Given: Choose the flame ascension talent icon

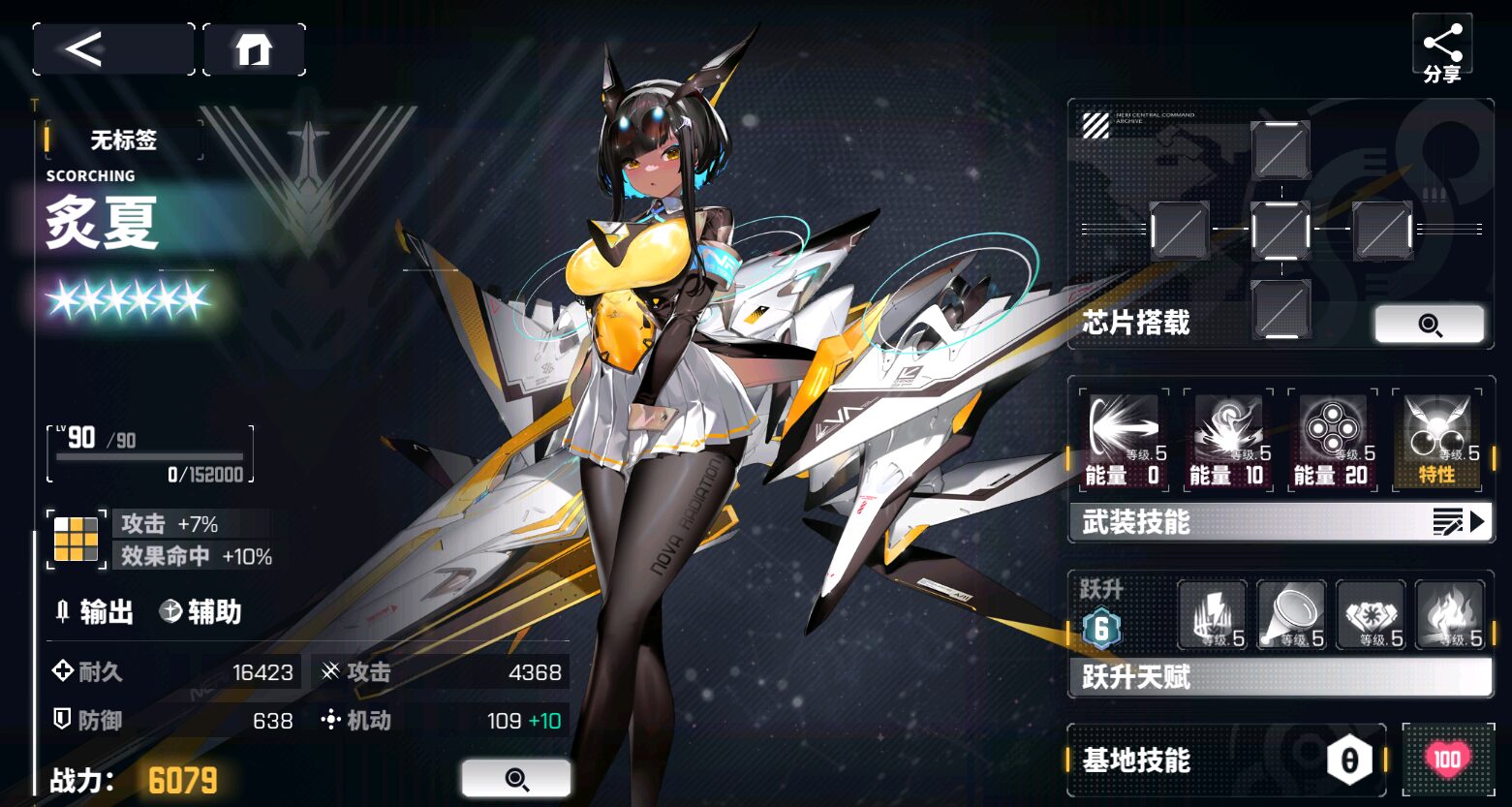Looking at the screenshot, I should tap(1450, 615).
